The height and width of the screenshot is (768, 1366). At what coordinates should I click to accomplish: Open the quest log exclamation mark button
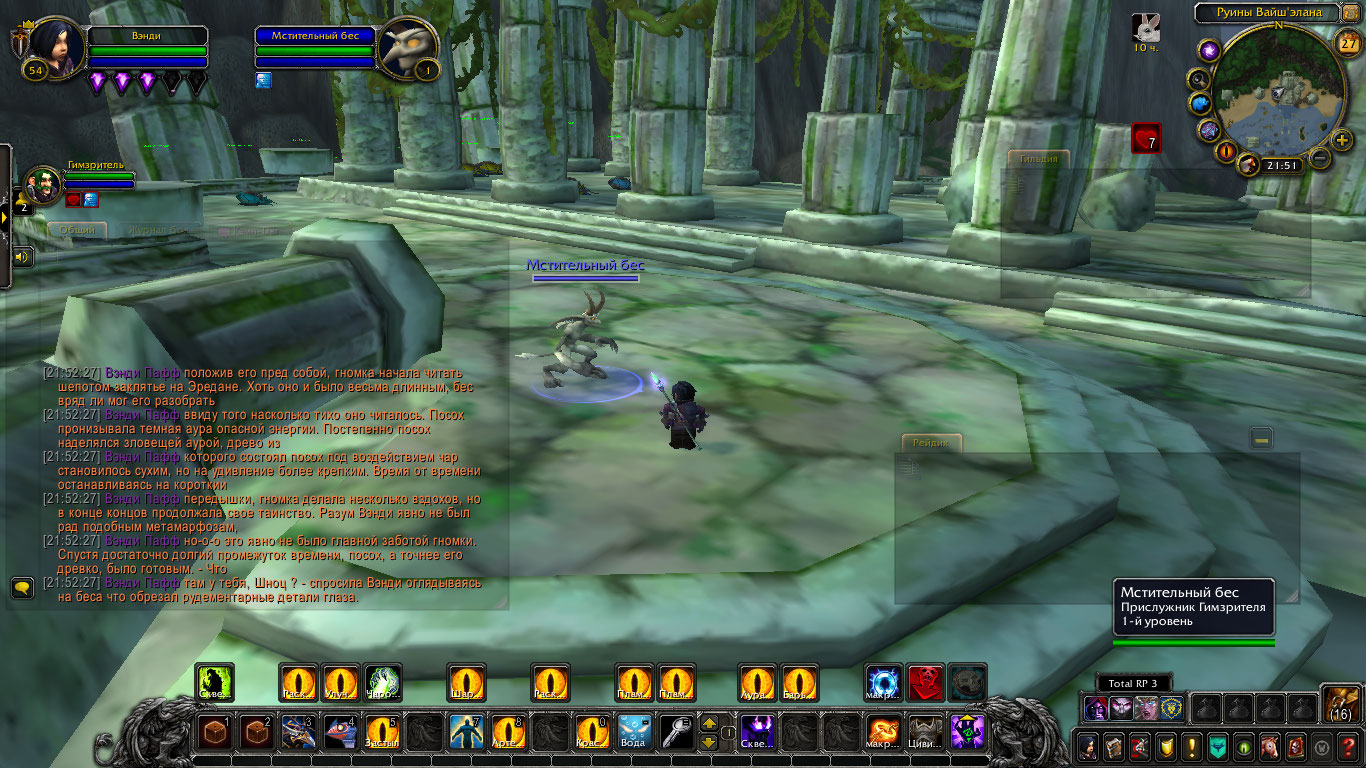click(1191, 746)
